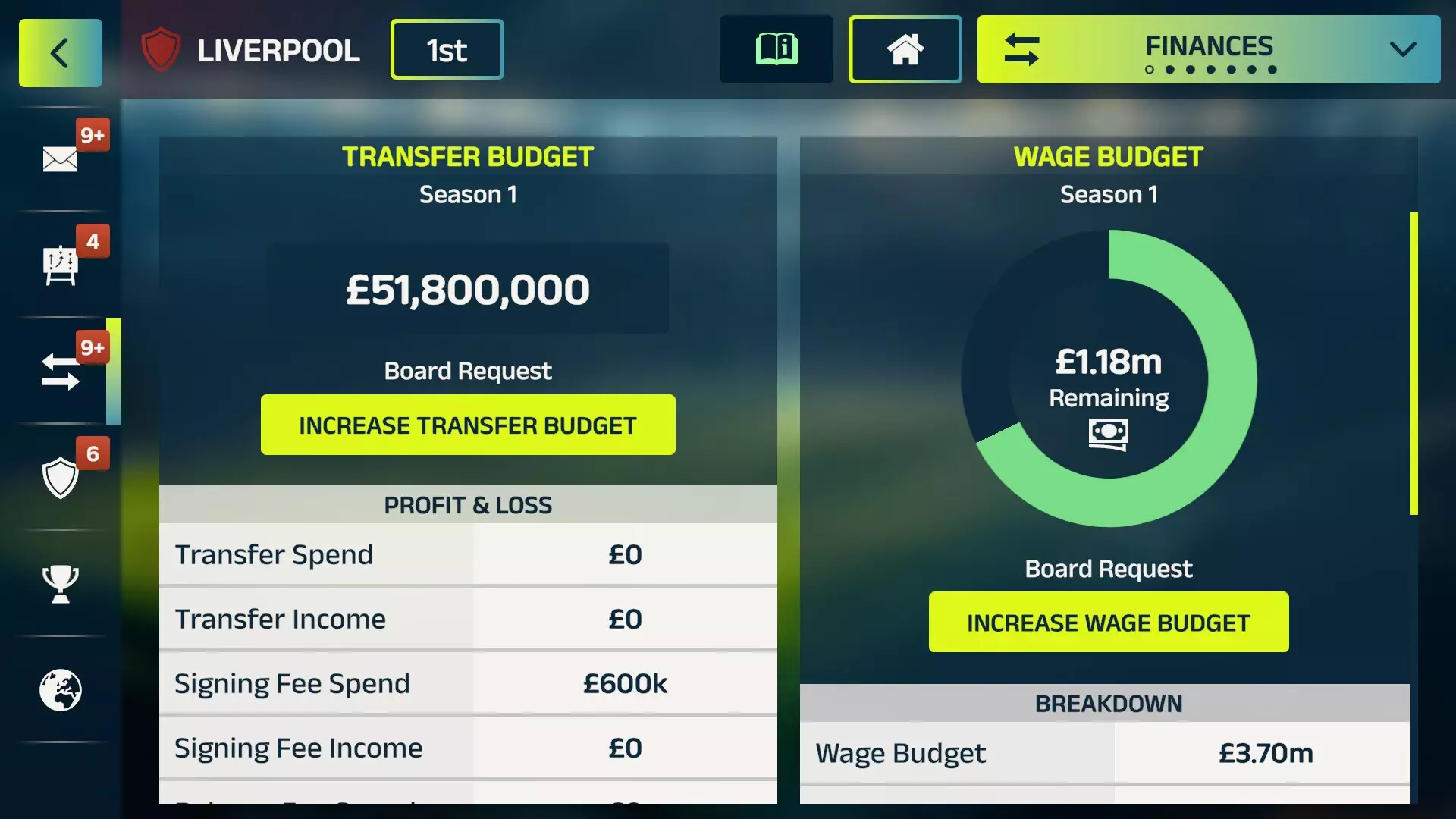This screenshot has height=819, width=1456.
Task: Click the Liverpool club badge
Action: (x=160, y=50)
